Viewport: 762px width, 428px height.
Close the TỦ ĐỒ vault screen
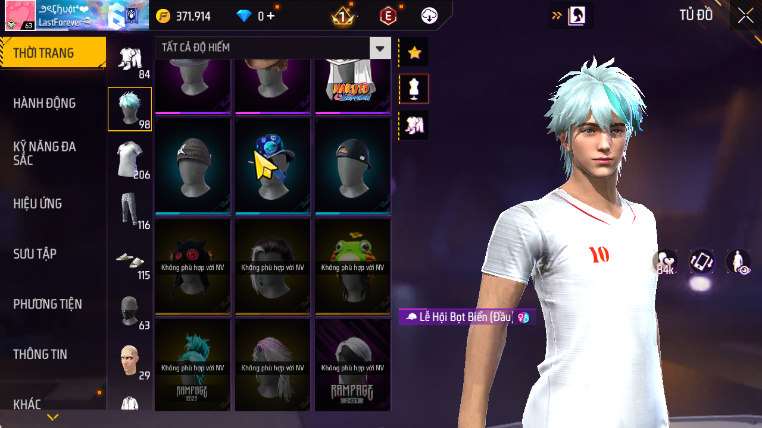745,15
